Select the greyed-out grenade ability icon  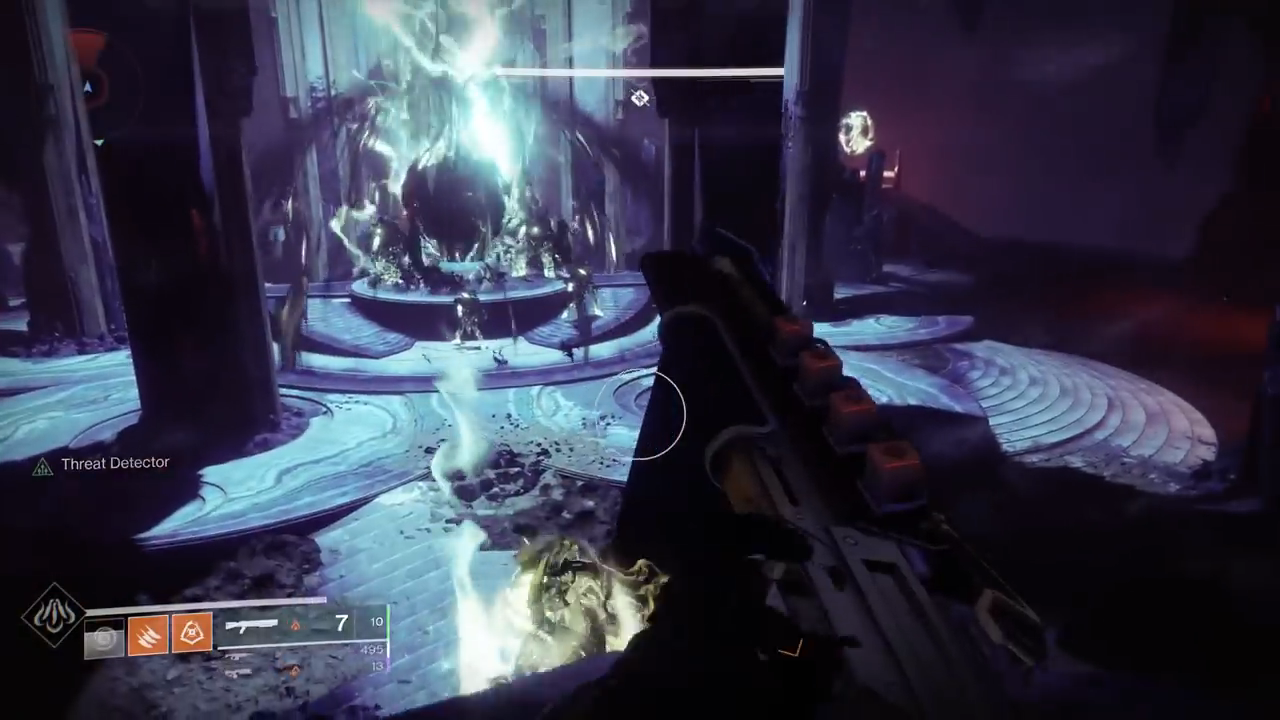tap(104, 637)
